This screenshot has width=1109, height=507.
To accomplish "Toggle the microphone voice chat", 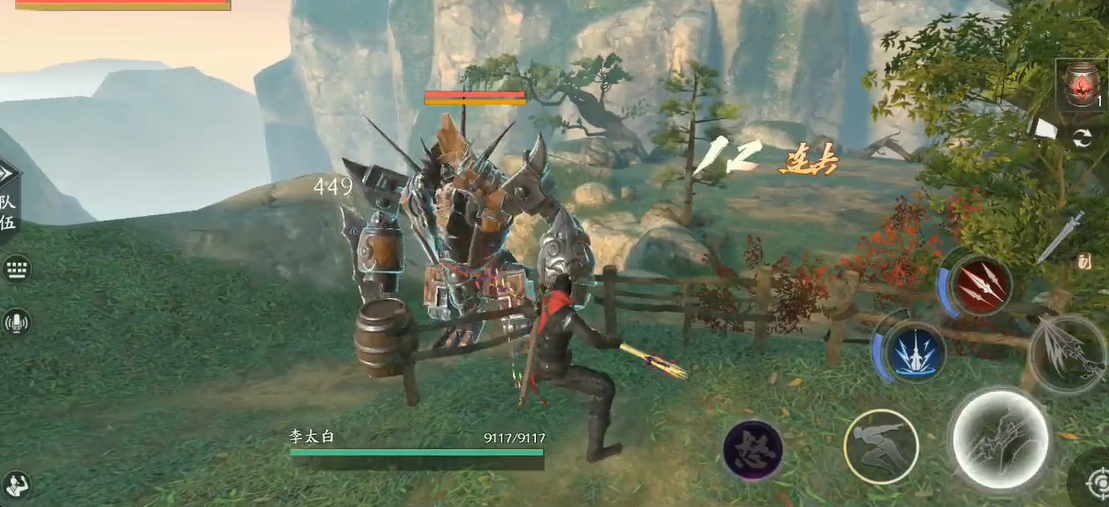I will 16,321.
